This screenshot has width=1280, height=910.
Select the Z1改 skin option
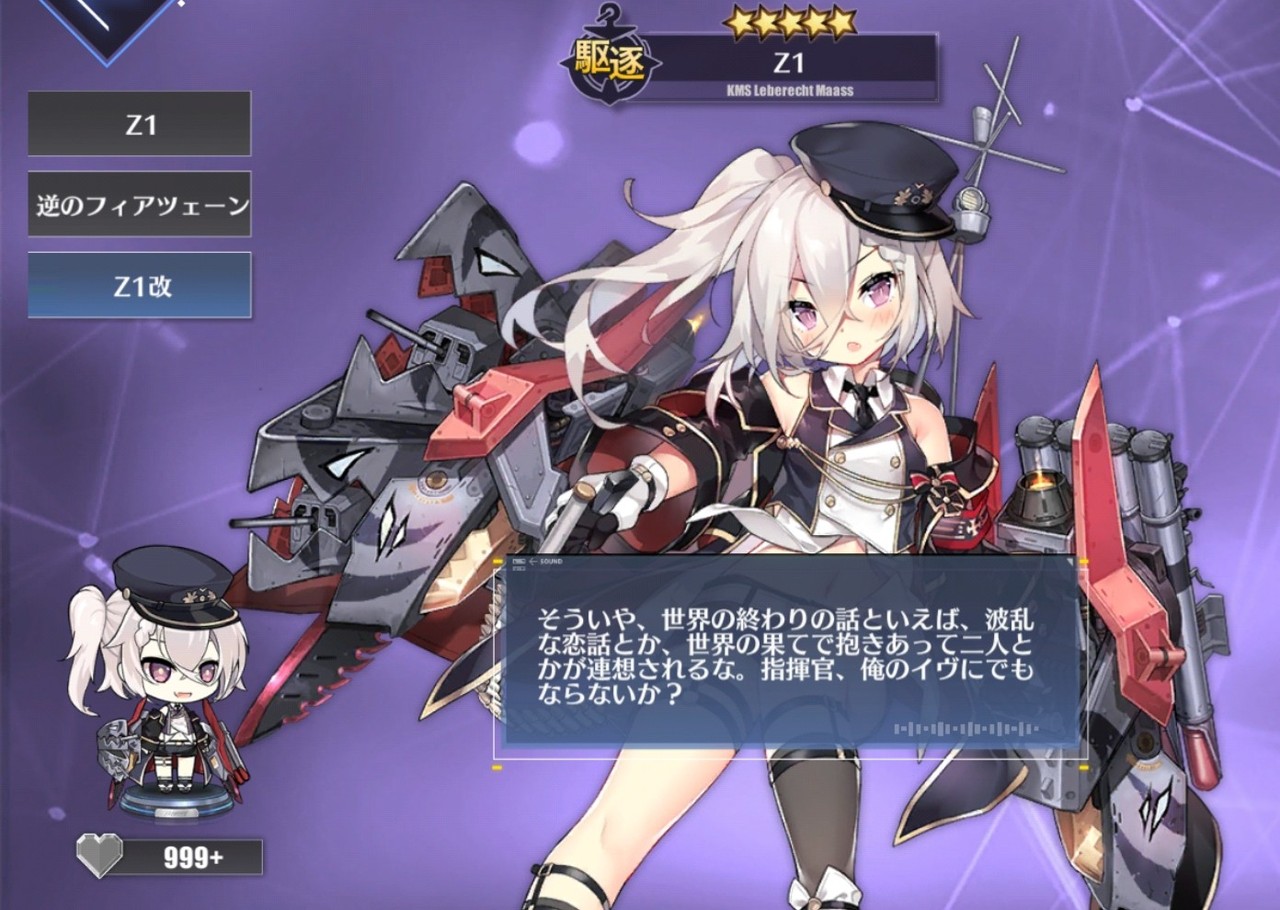(140, 286)
